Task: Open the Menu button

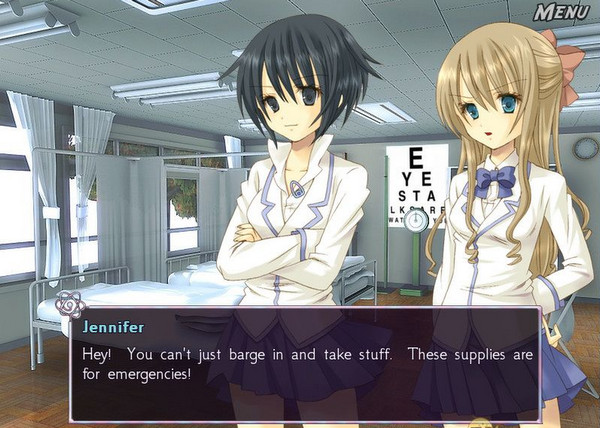Action: coord(562,13)
